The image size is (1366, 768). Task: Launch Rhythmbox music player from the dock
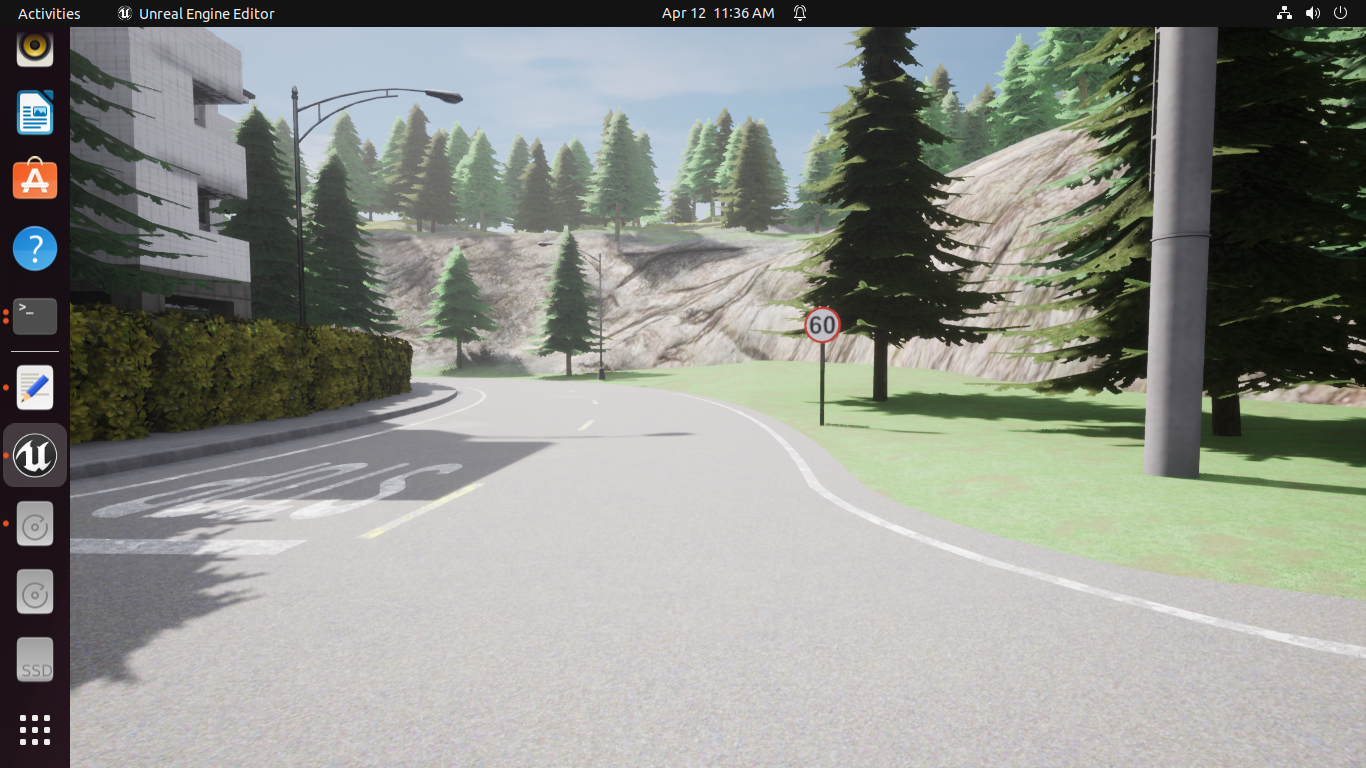click(34, 47)
